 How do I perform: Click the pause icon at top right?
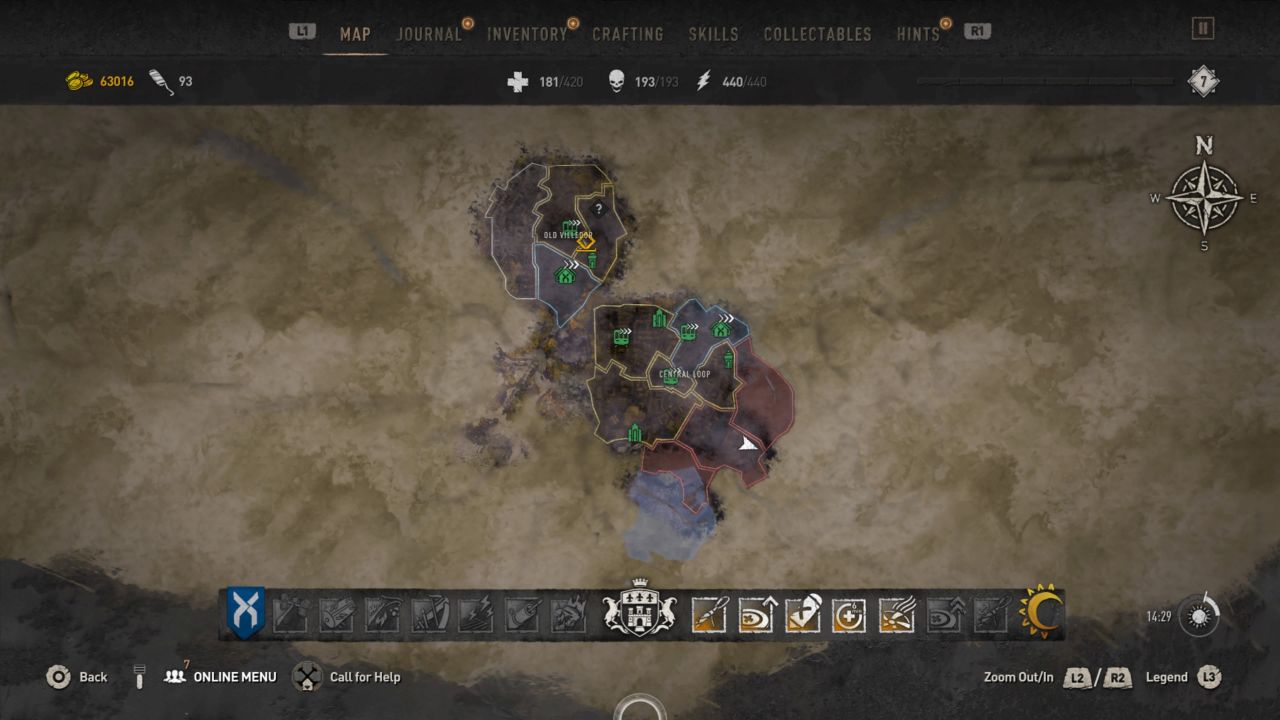click(1201, 30)
